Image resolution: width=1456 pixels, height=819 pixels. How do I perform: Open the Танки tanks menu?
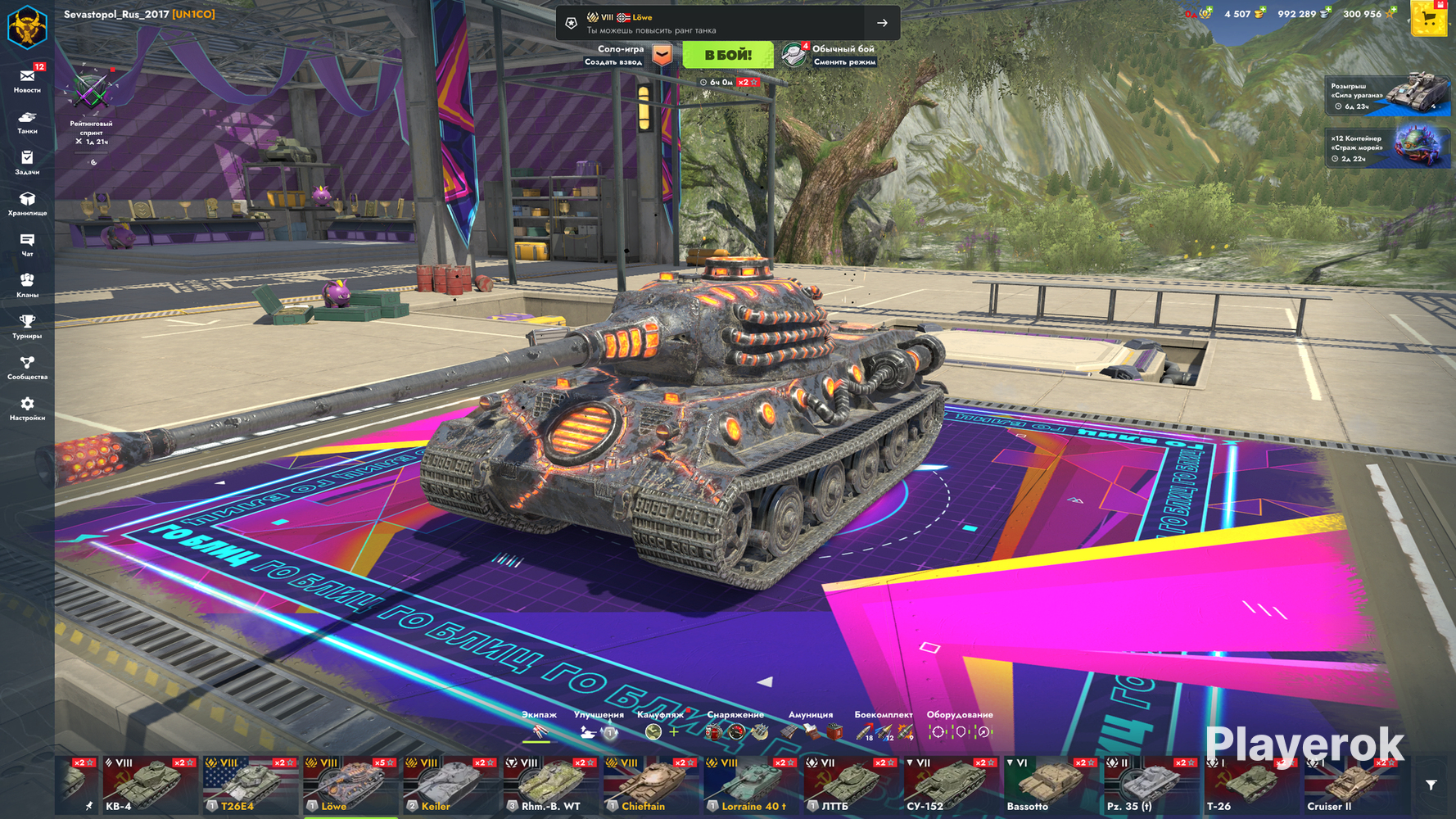27,122
